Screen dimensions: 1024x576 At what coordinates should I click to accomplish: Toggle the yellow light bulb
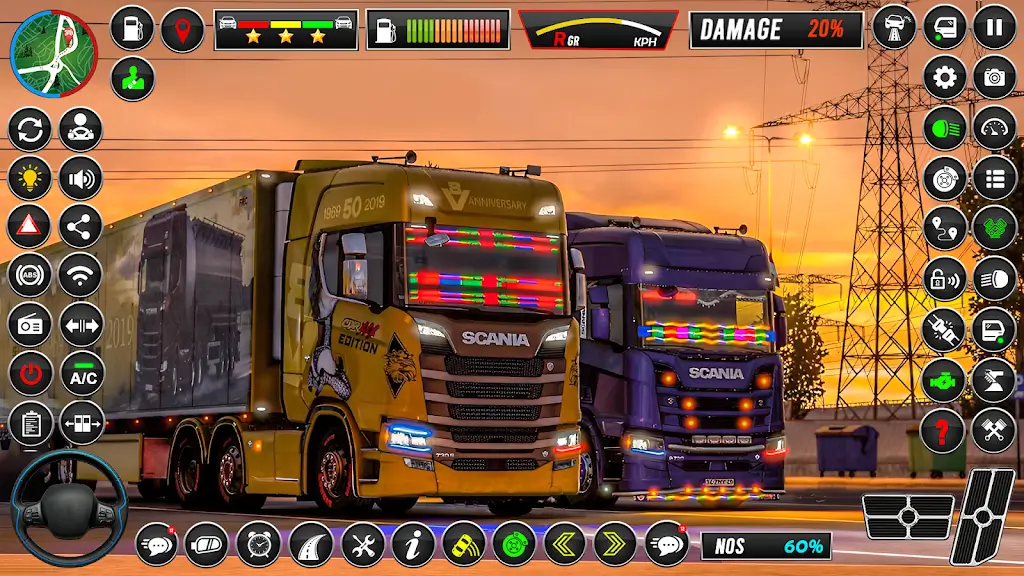point(30,178)
